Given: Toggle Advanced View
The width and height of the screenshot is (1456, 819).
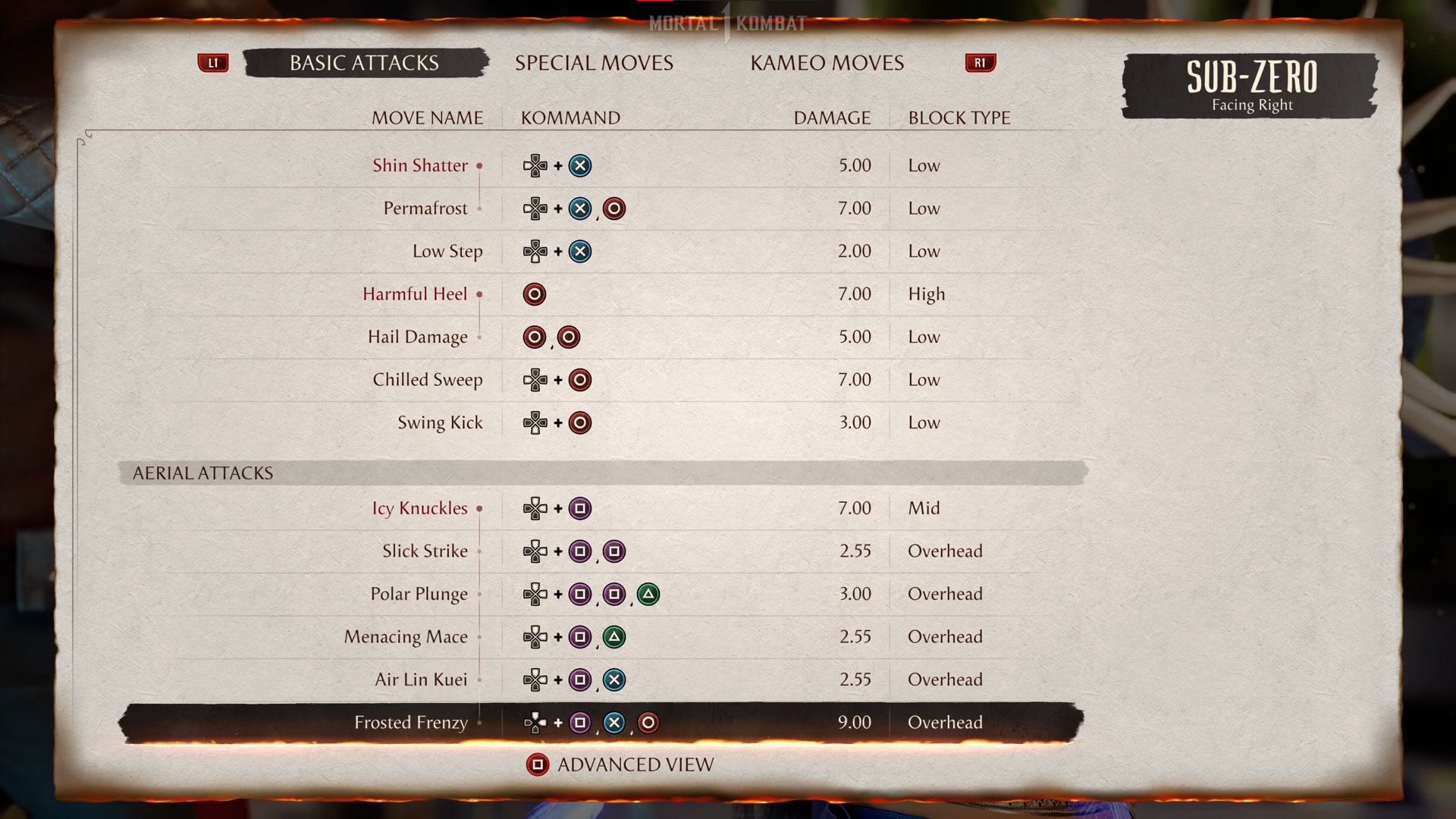Looking at the screenshot, I should coord(619,764).
